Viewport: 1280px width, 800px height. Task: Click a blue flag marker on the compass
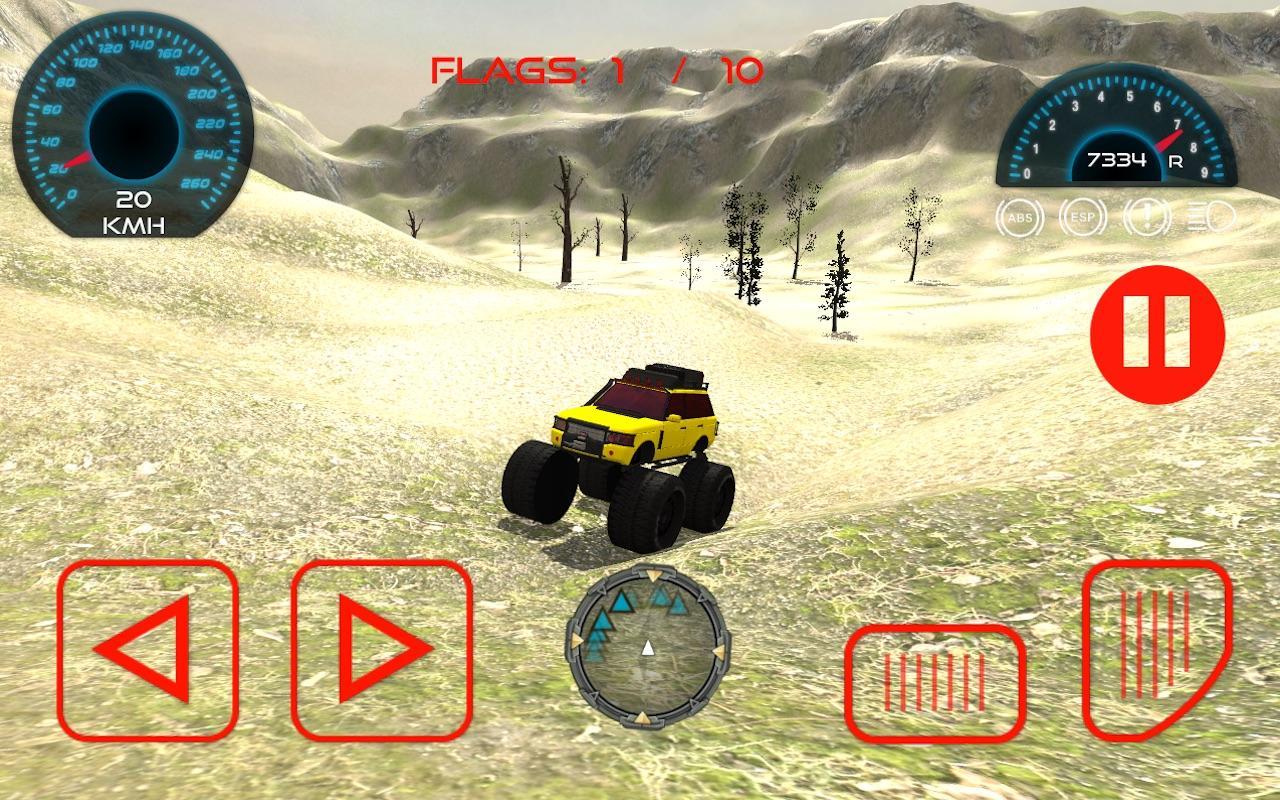coord(622,601)
